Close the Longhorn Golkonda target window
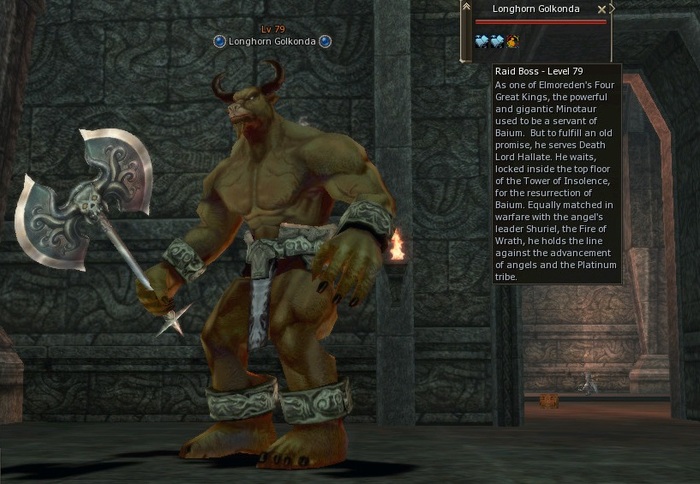The width and height of the screenshot is (700, 484). click(x=601, y=9)
